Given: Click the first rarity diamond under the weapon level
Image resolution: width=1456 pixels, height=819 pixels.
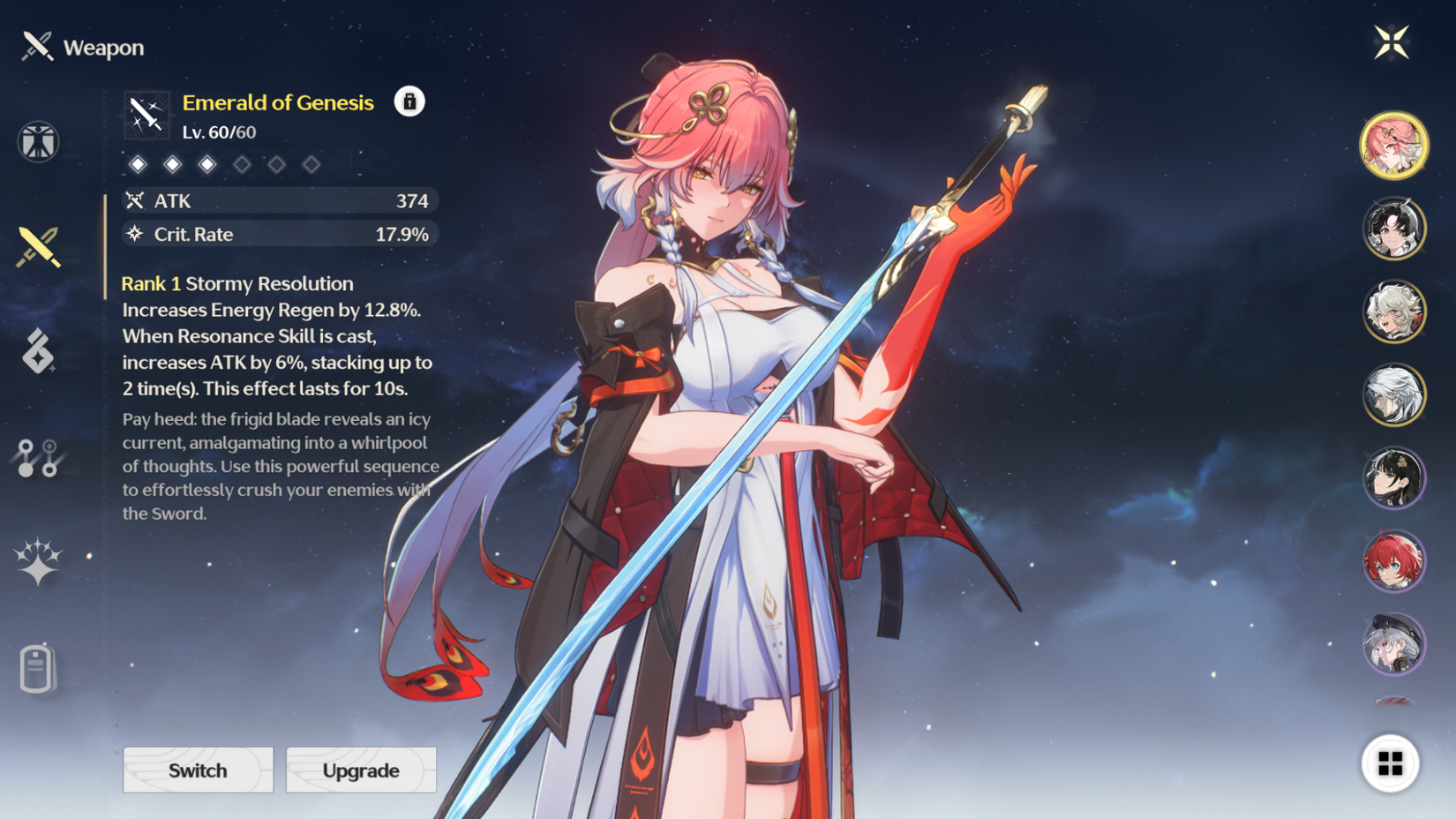Looking at the screenshot, I should click(x=139, y=164).
